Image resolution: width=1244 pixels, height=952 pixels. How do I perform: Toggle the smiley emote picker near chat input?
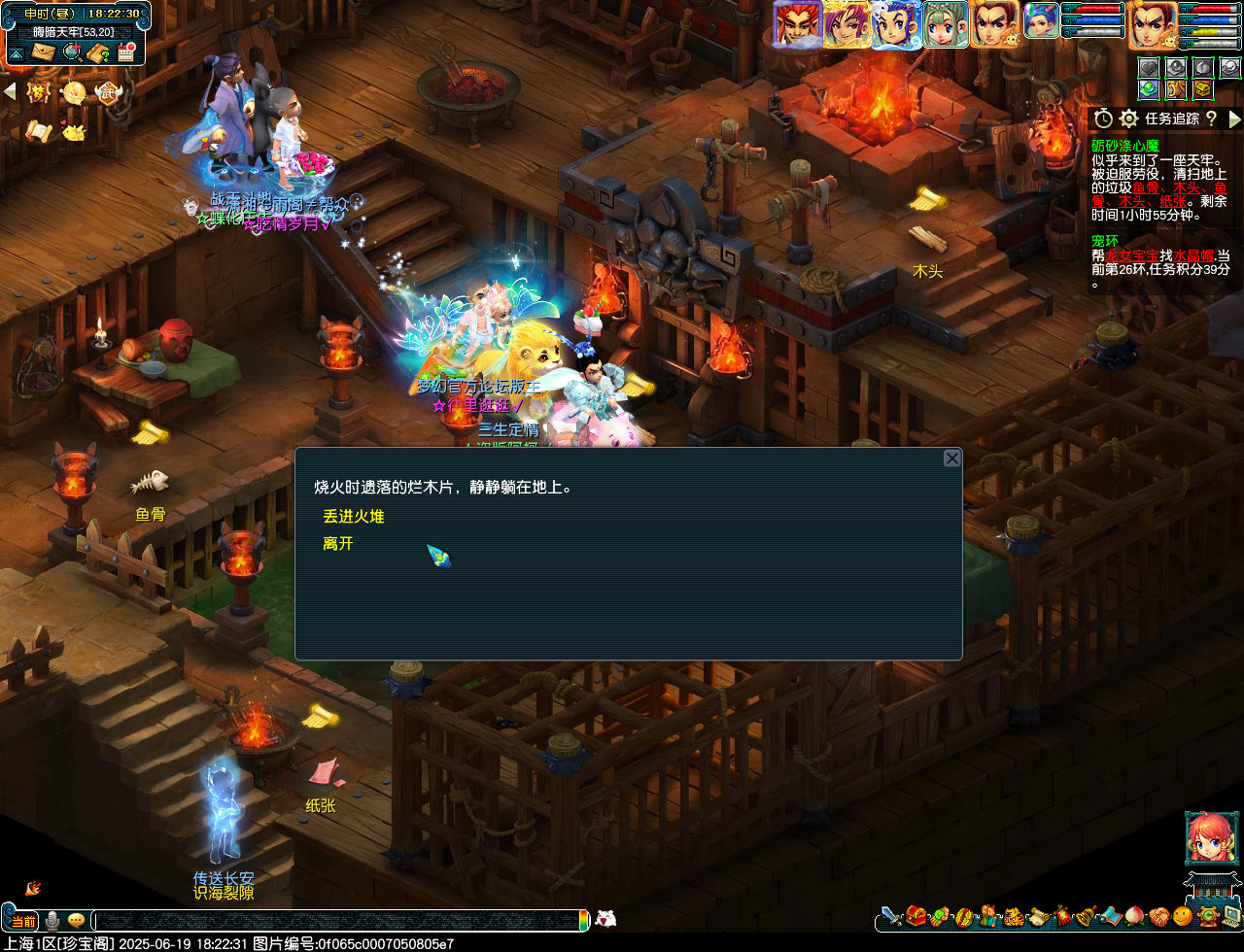[76, 920]
